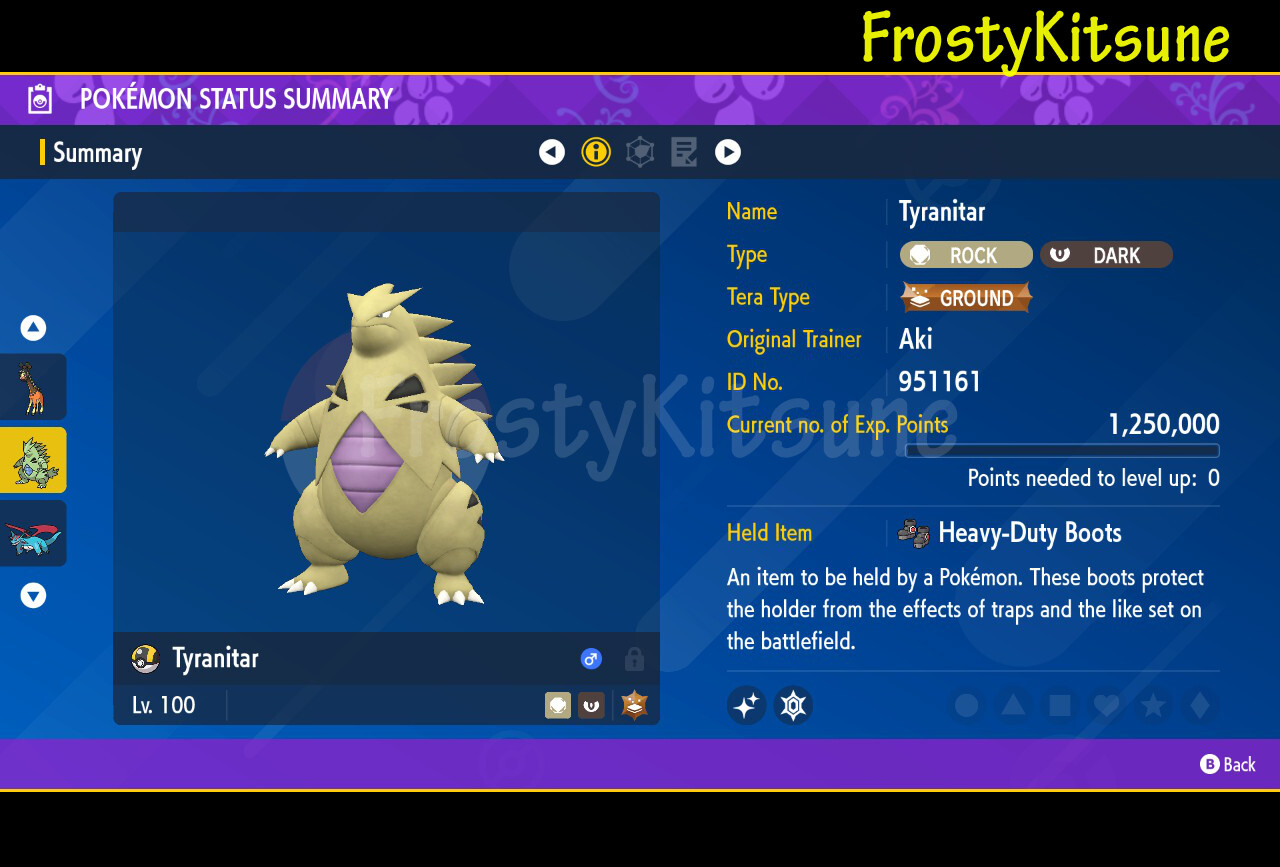This screenshot has height=867, width=1280.
Task: Click the Heavy-Duty Boots item icon
Action: click(913, 533)
